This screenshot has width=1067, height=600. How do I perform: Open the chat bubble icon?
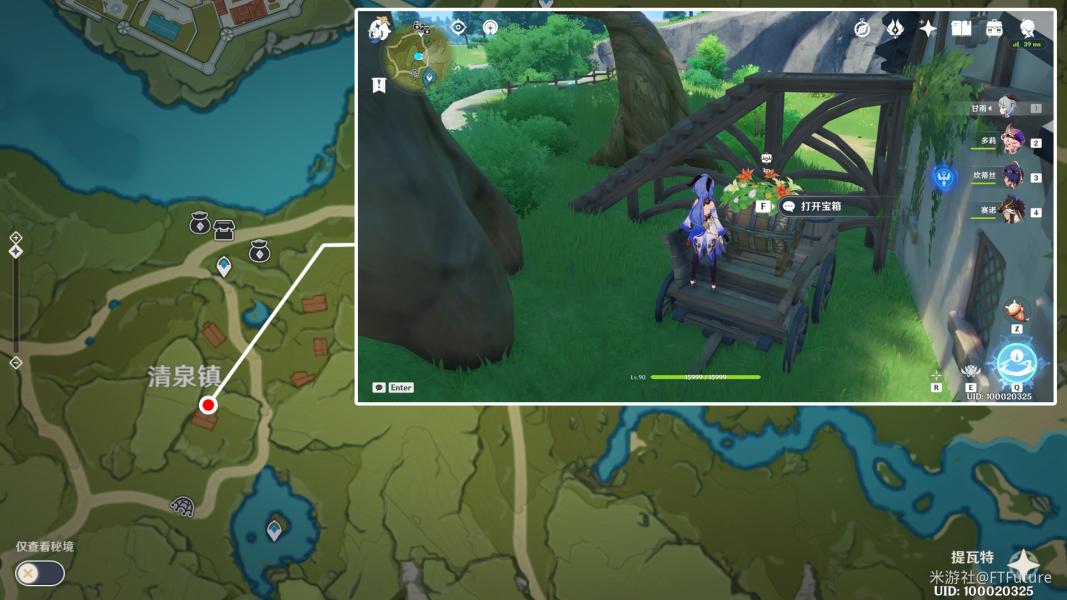[380, 388]
